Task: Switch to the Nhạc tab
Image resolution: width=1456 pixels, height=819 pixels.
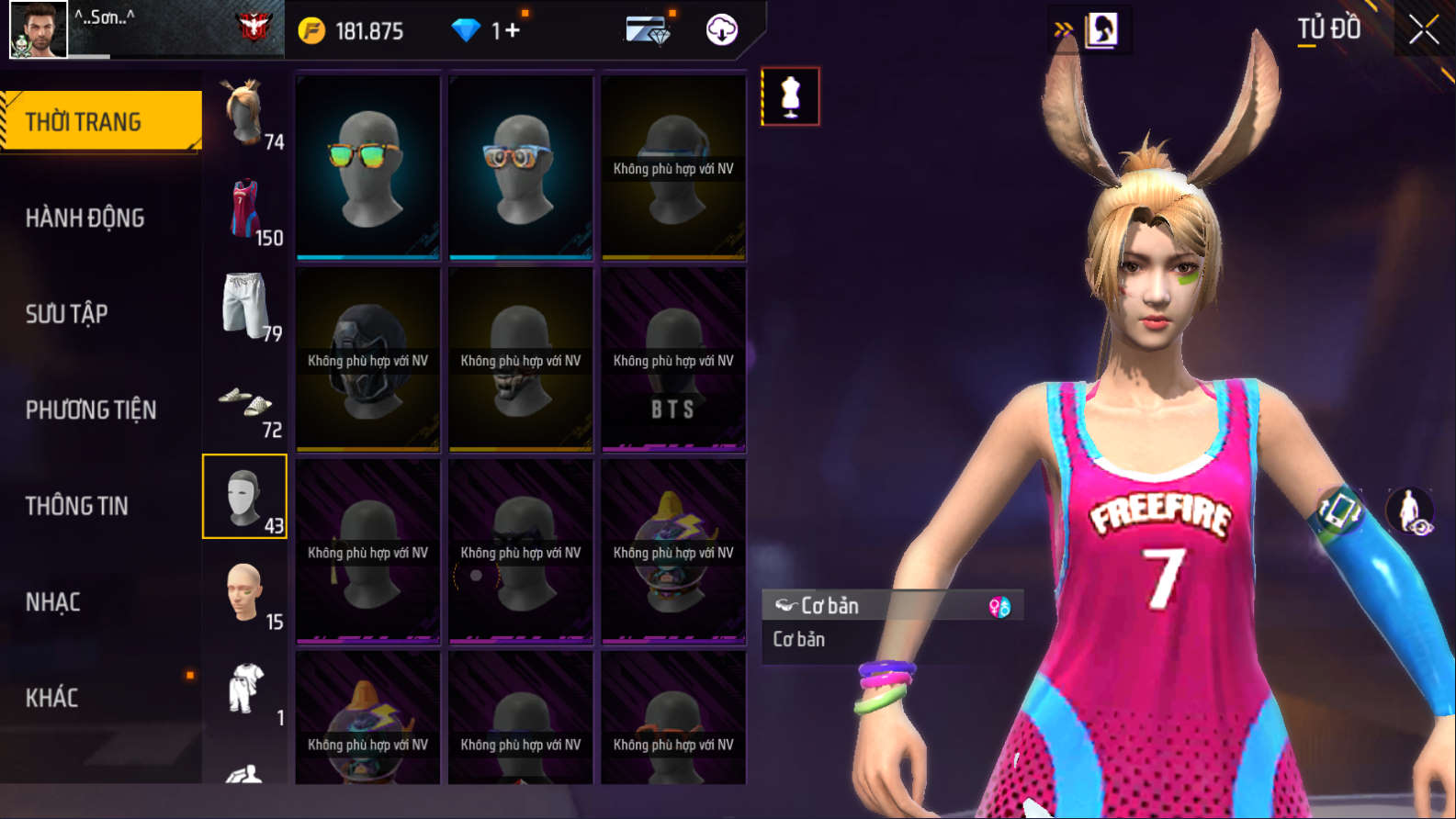Action: coord(52,602)
